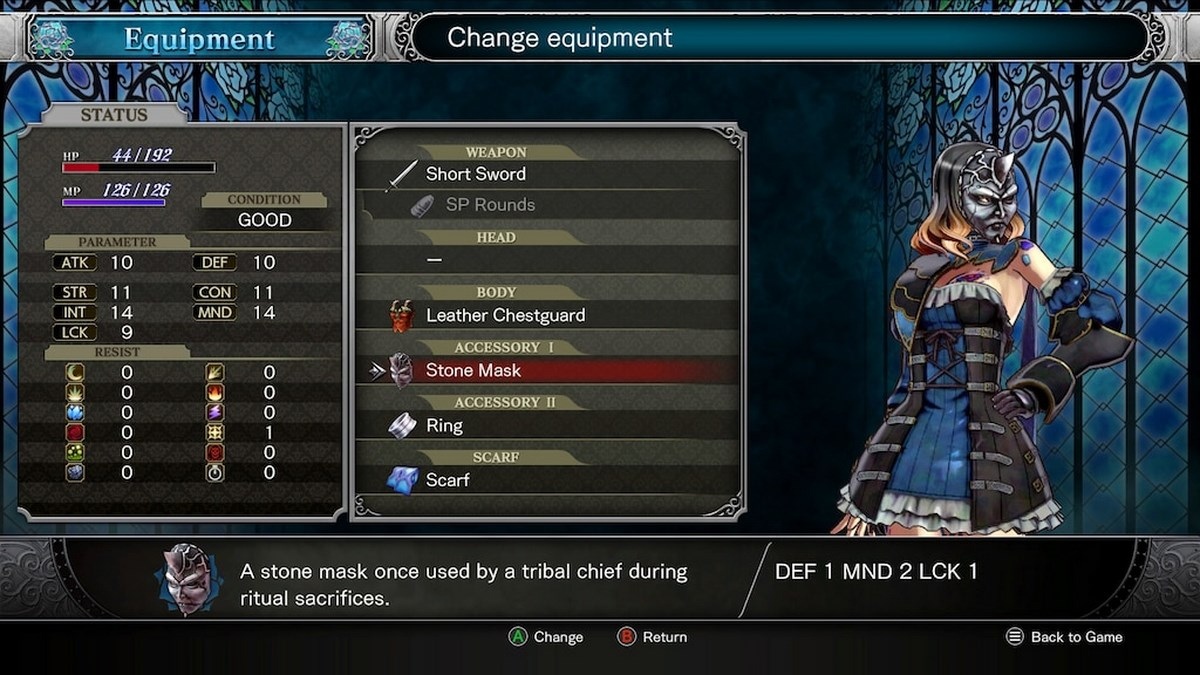
Task: Choose the SP Rounds ammo slot
Action: tap(490, 205)
